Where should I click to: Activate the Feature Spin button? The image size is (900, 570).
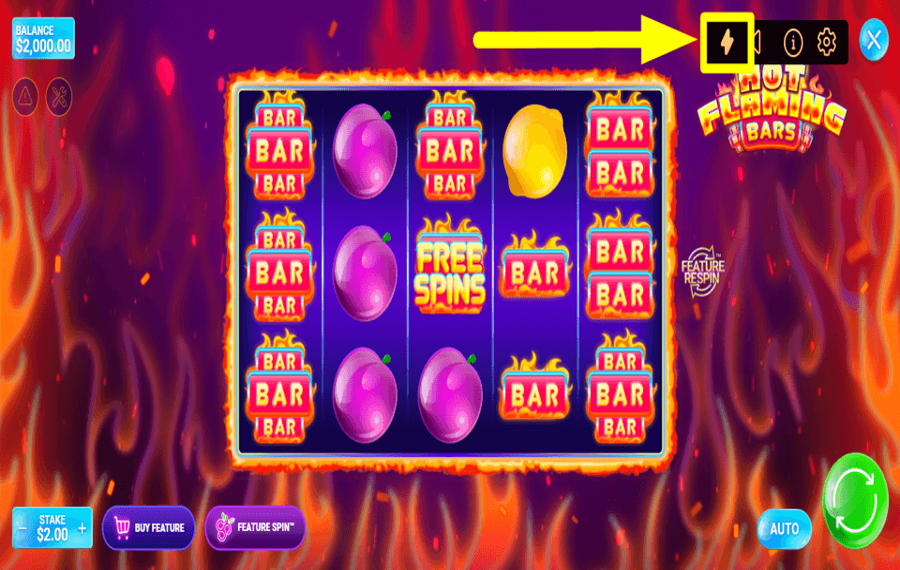pyautogui.click(x=255, y=527)
